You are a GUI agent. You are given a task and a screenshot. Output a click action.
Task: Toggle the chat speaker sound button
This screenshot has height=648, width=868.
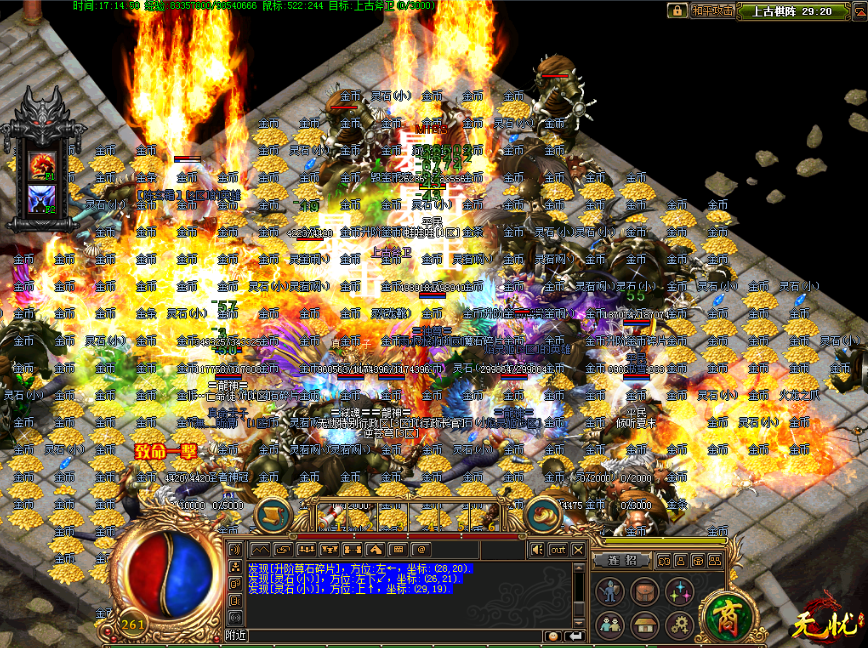coord(537,549)
